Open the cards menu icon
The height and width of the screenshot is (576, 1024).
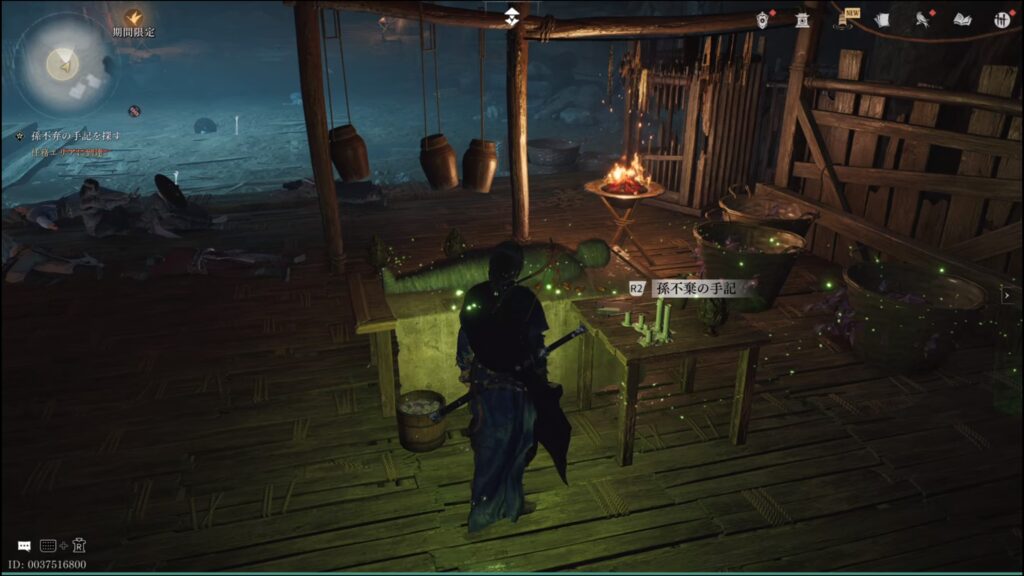pyautogui.click(x=882, y=19)
